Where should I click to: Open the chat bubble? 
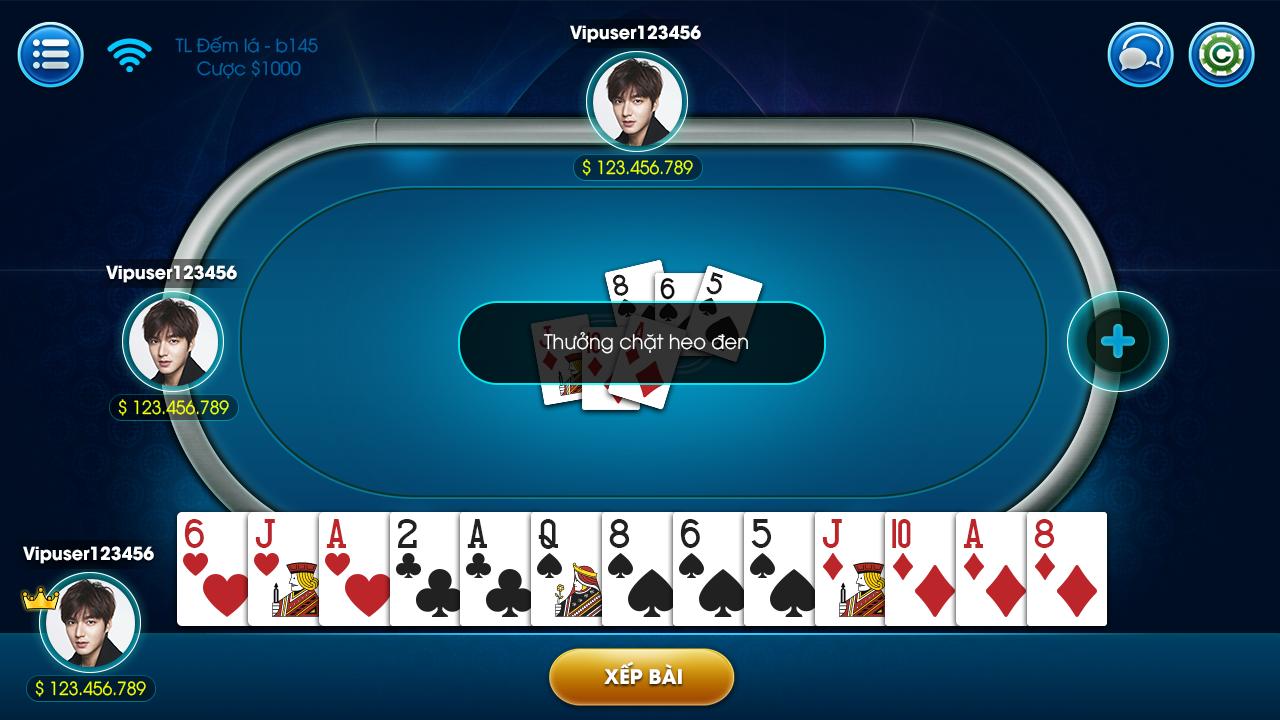coord(1138,54)
